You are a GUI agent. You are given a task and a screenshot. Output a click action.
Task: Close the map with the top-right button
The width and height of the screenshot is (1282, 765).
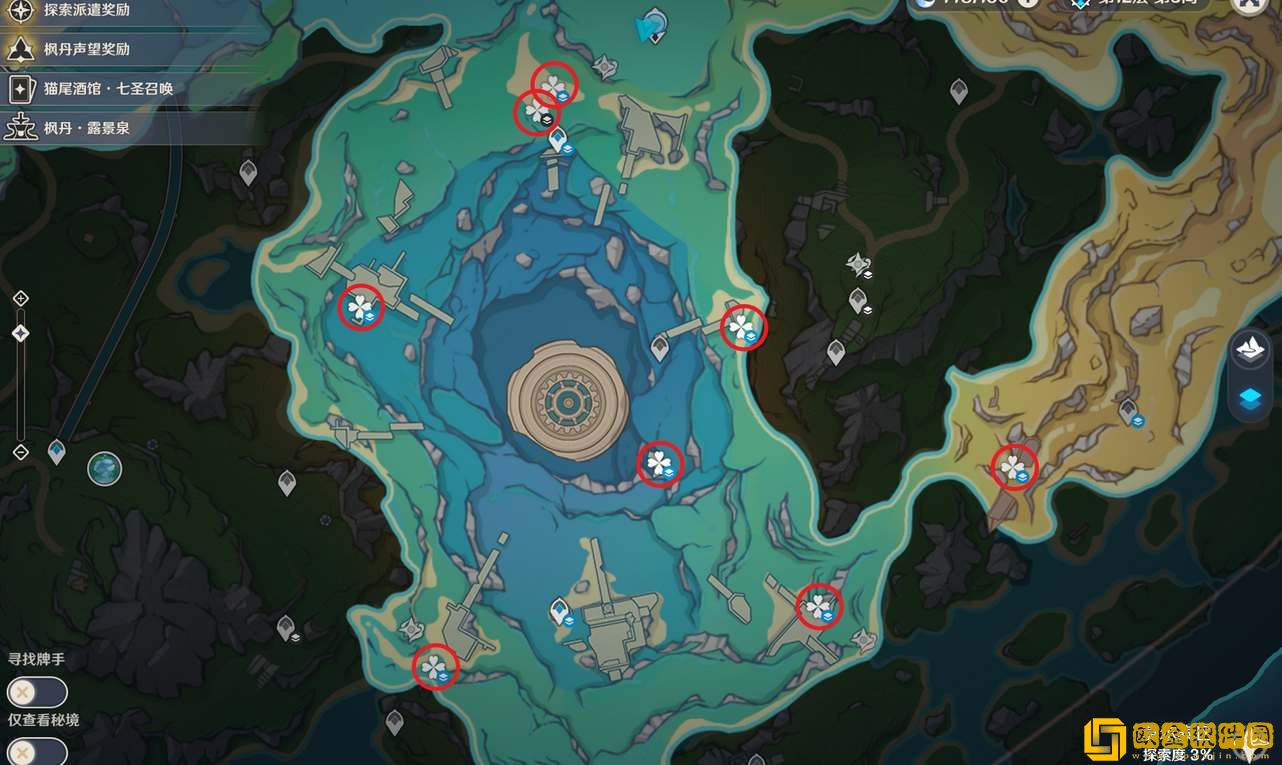(1249, 5)
